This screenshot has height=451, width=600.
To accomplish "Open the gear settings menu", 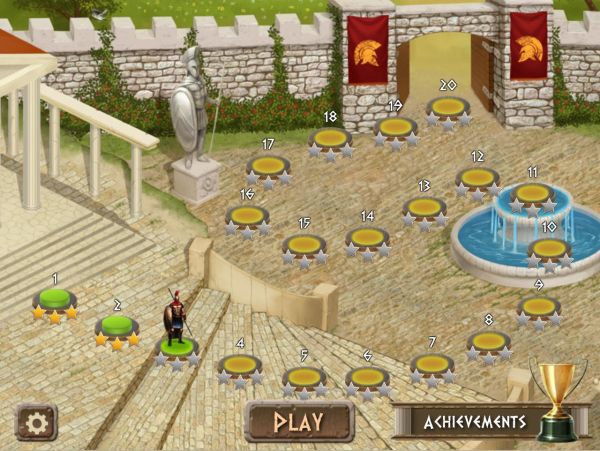I will (36, 422).
